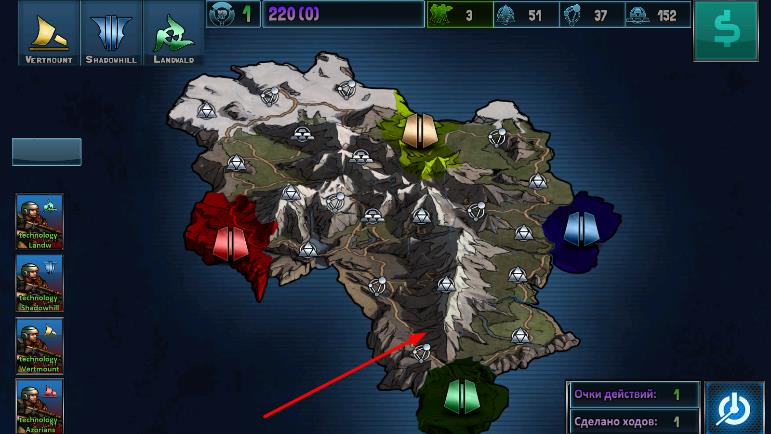
Task: Open the dollar sign shop button
Action: [x=729, y=31]
